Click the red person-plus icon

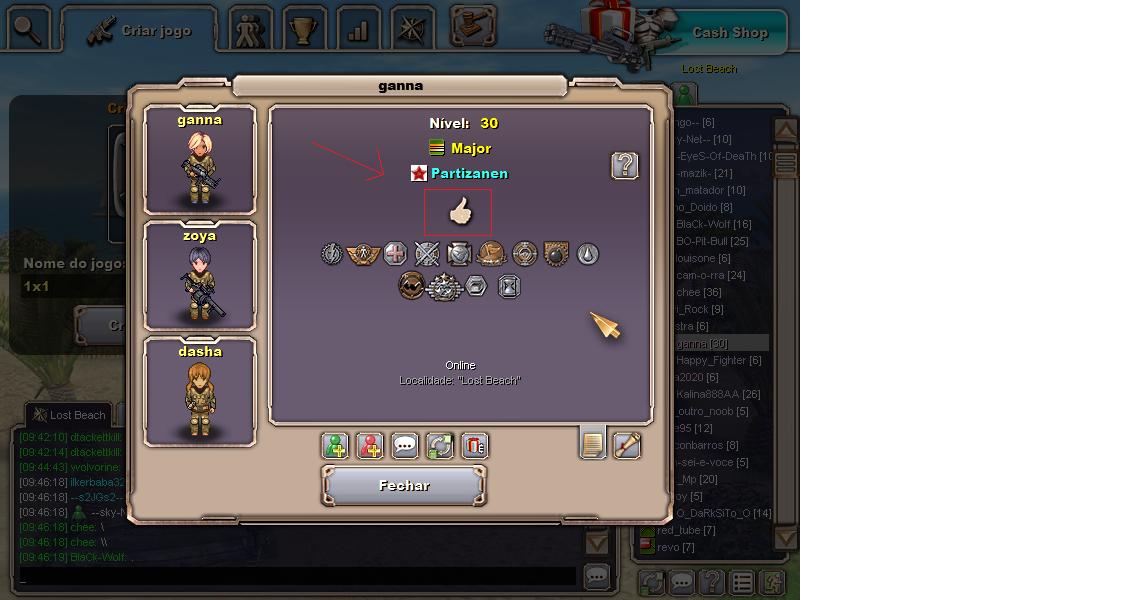pos(370,446)
